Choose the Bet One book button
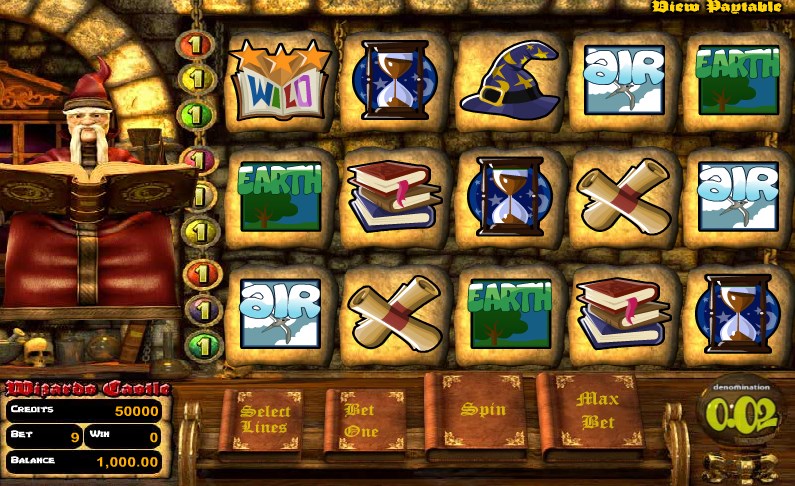Viewport: 795px width, 486px height. [x=361, y=420]
